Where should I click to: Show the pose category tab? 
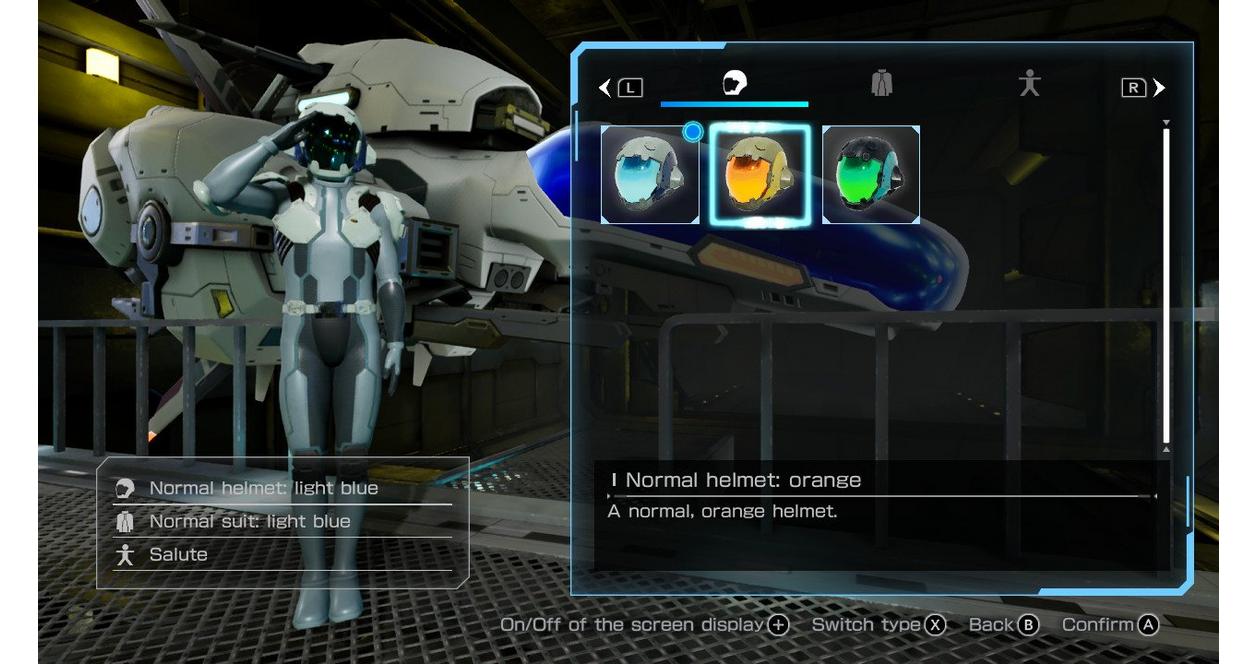coord(1029,84)
